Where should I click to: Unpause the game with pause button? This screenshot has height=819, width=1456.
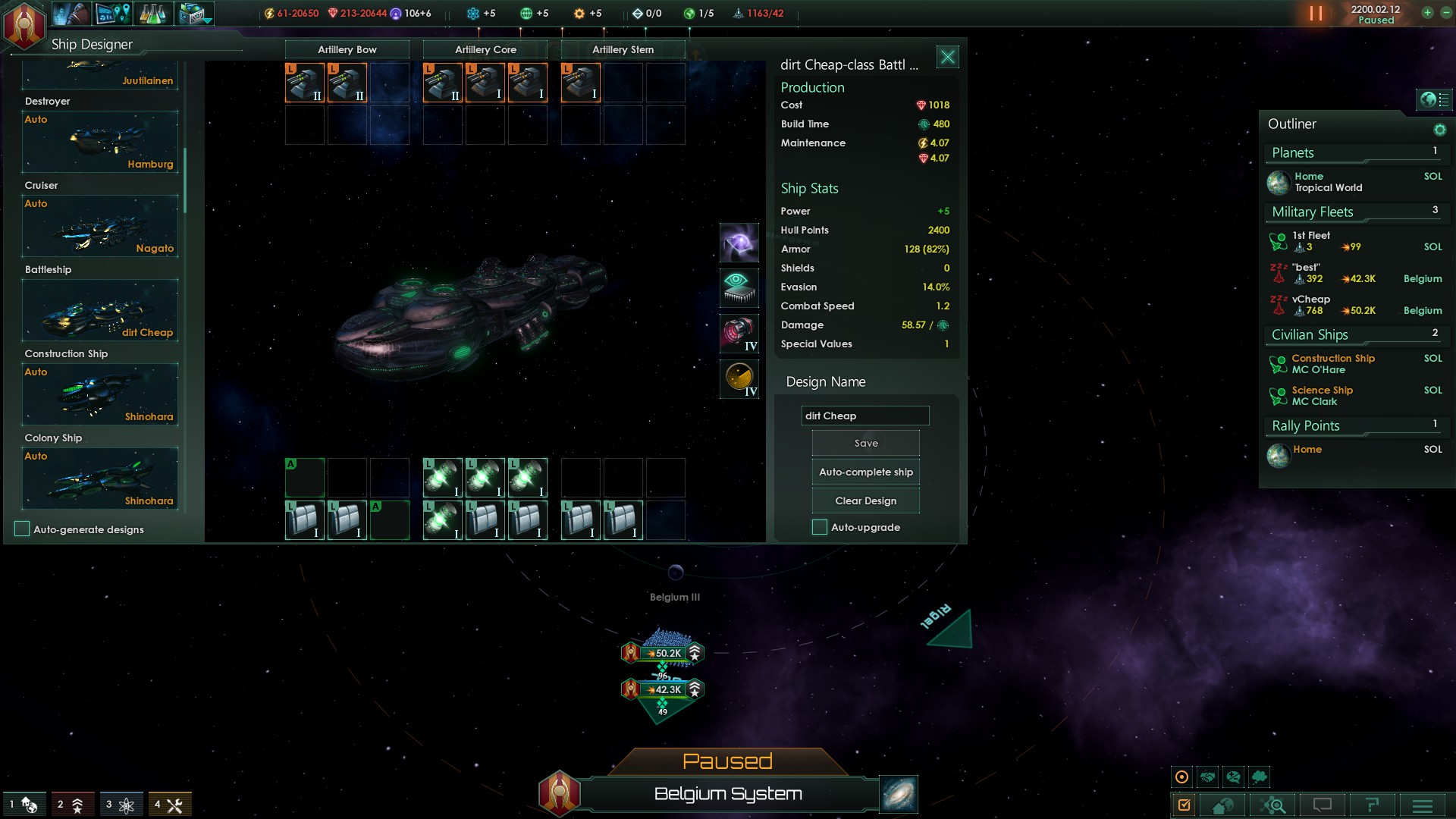1316,14
